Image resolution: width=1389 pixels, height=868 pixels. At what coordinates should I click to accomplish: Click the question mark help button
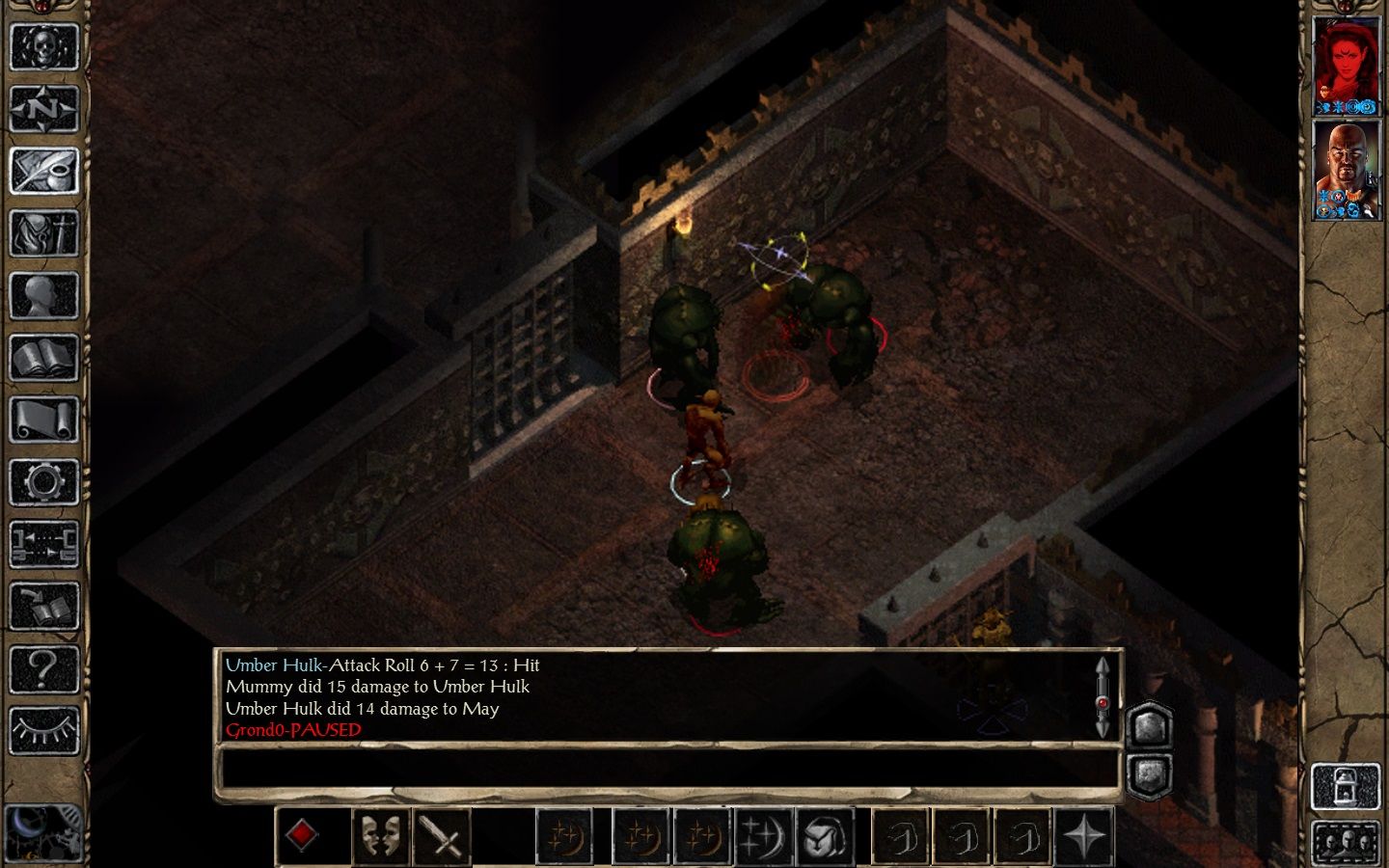click(43, 668)
